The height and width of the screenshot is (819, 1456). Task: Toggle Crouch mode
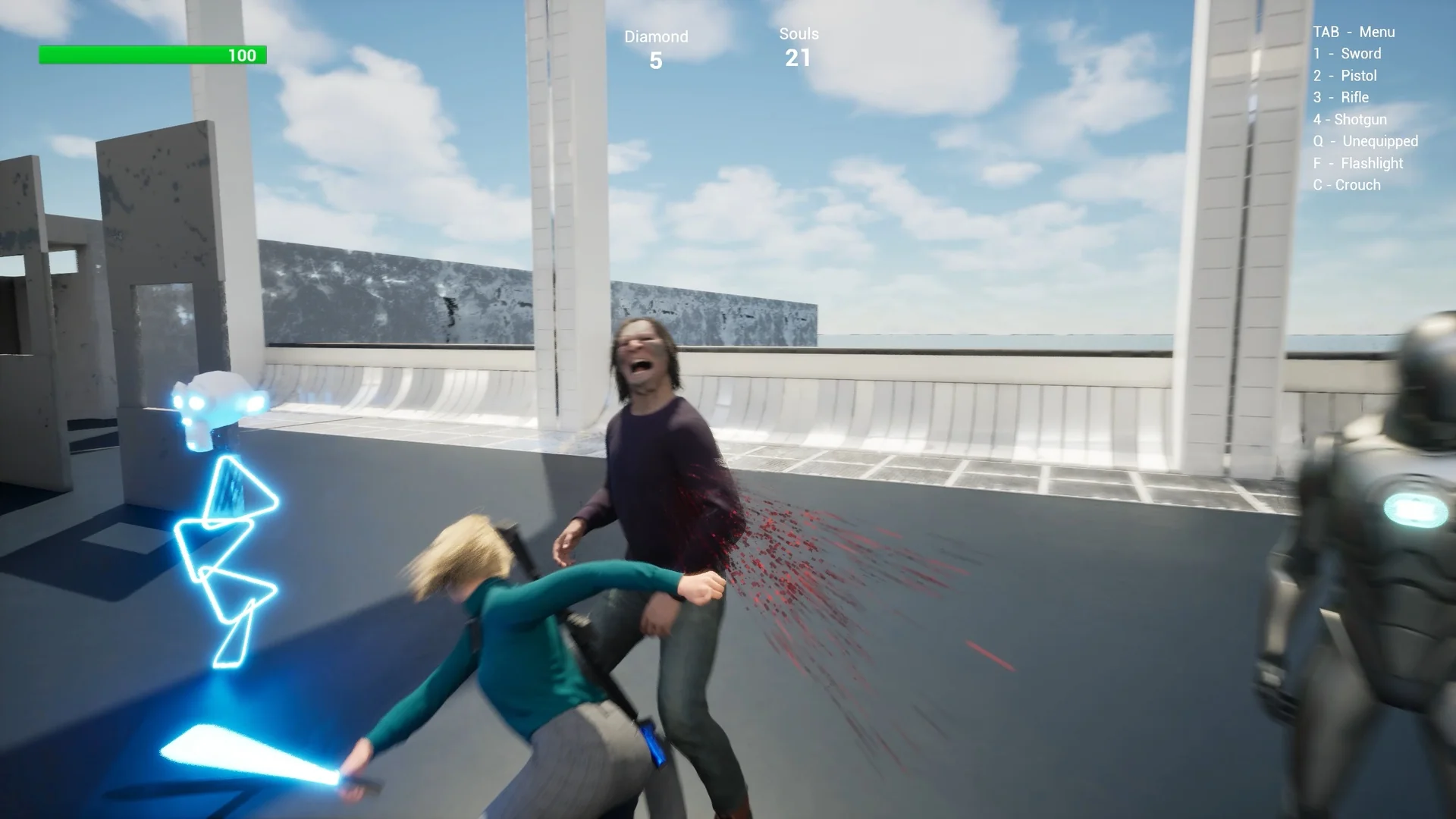pyautogui.click(x=1346, y=184)
